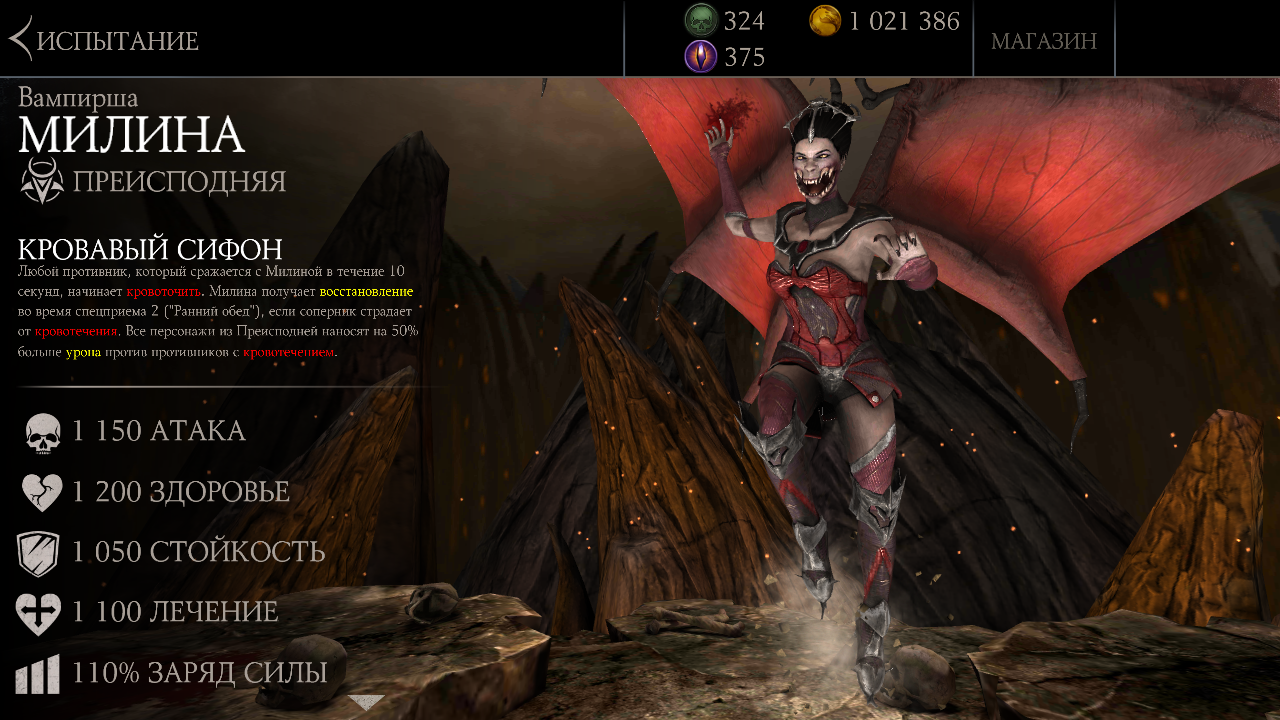Expand stats with the down arrow
This screenshot has width=1280, height=720.
pyautogui.click(x=366, y=702)
